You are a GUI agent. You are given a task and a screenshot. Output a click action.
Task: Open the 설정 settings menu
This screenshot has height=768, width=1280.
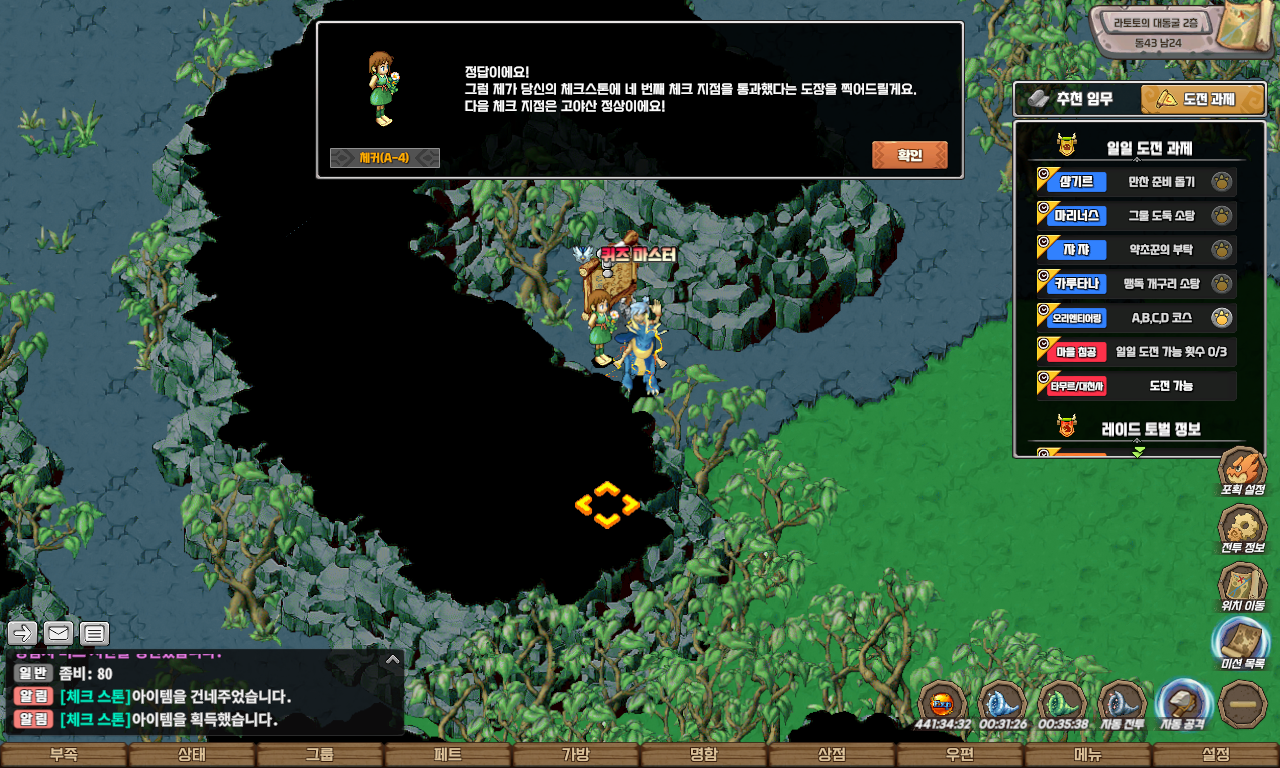(1215, 755)
